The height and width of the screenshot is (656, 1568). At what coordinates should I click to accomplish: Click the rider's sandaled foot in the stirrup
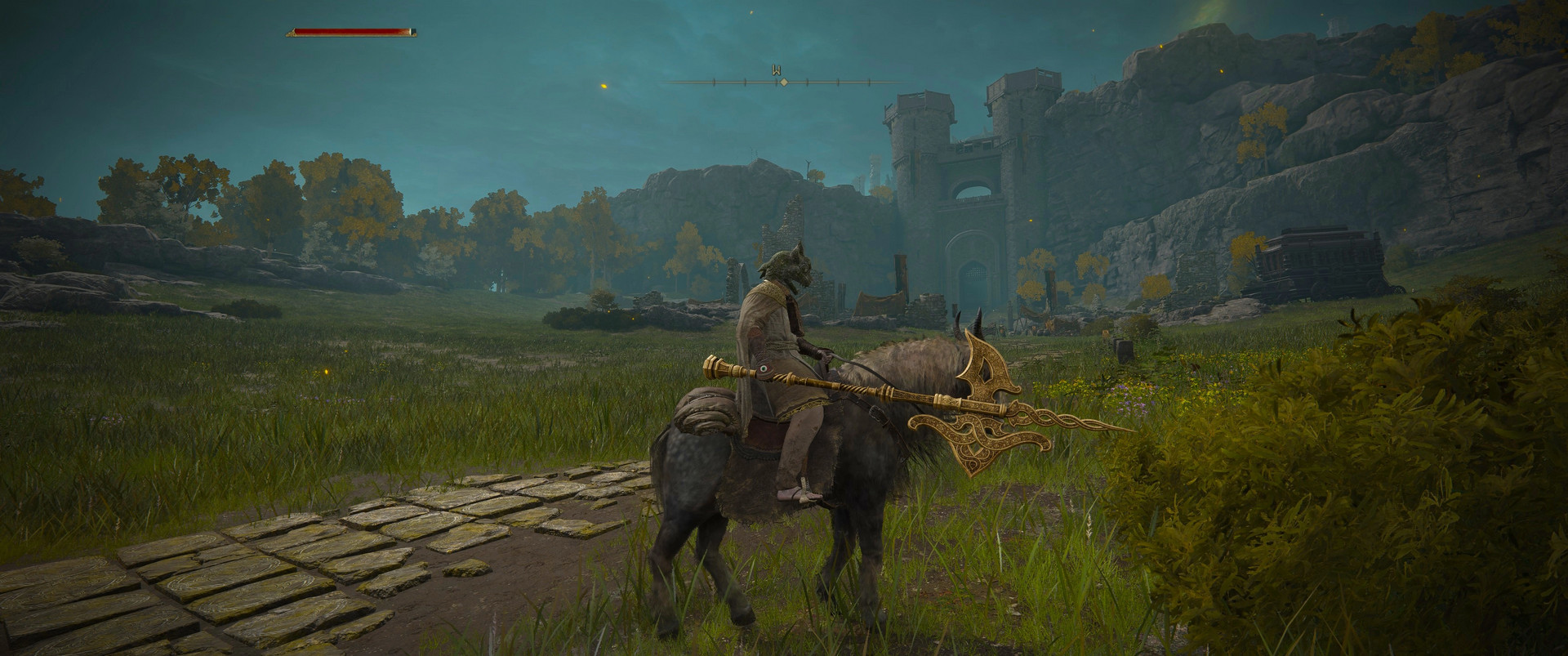coord(800,494)
